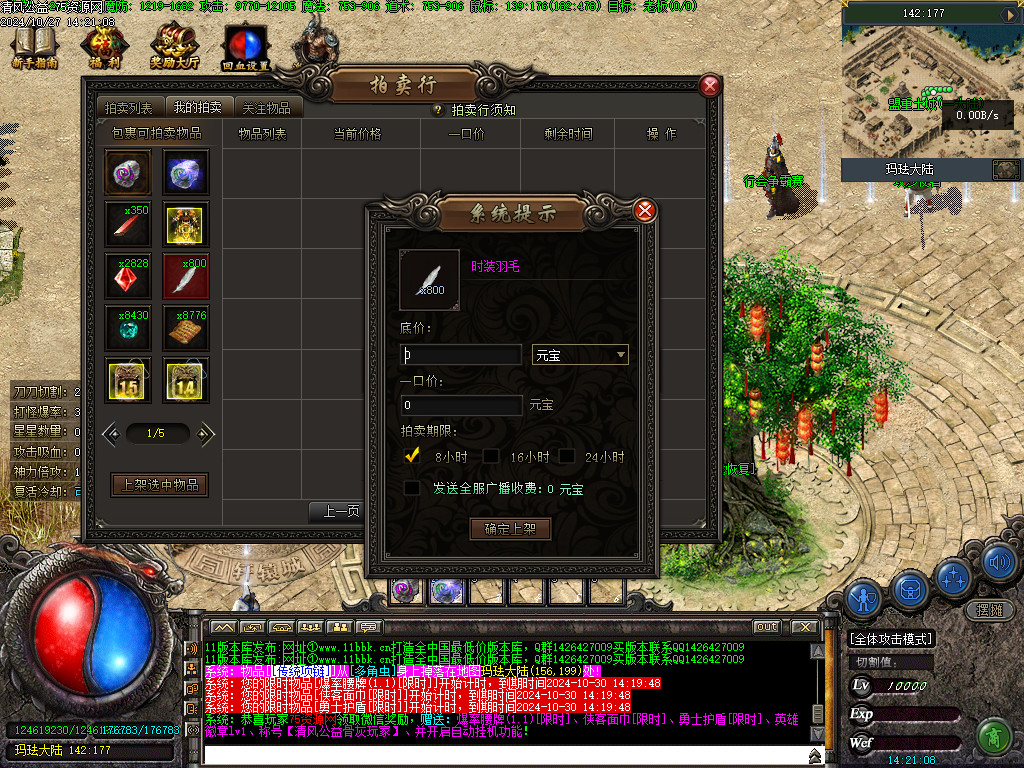Toggle the 8小时 auction duration checkbox
The image size is (1024, 768).
pos(410,456)
